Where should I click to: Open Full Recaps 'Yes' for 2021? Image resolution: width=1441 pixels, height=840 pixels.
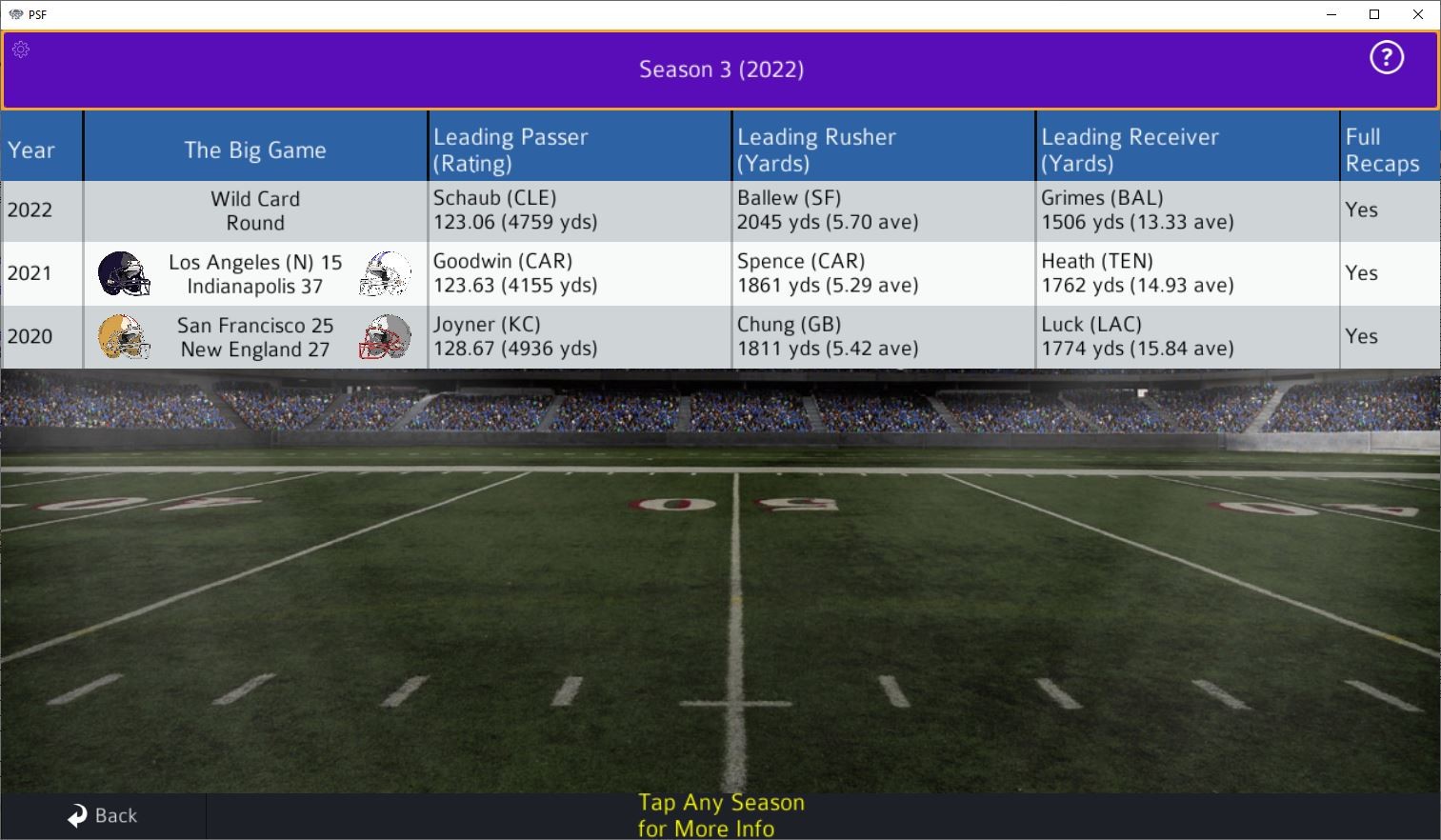[1362, 273]
